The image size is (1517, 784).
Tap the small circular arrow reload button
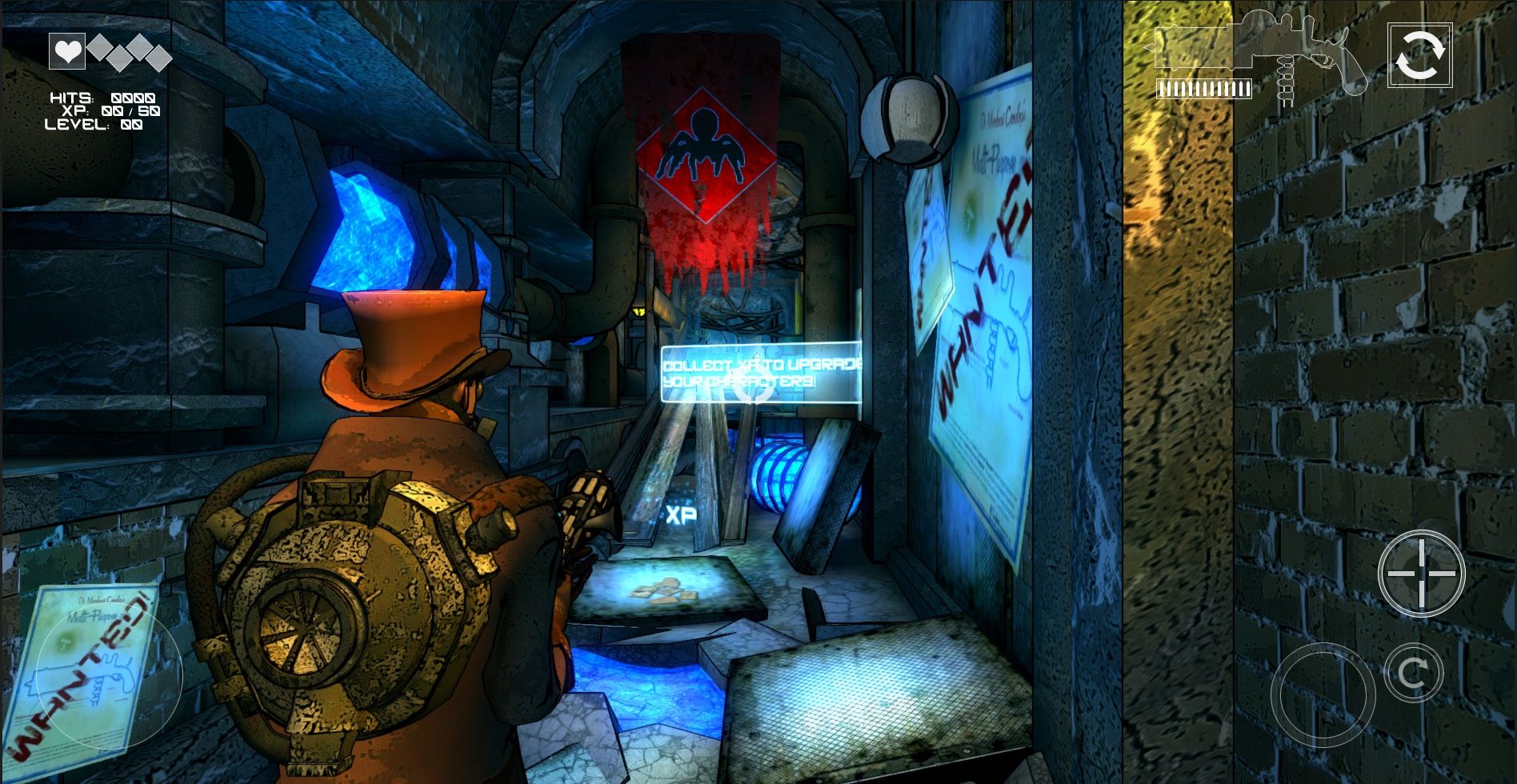1412,674
